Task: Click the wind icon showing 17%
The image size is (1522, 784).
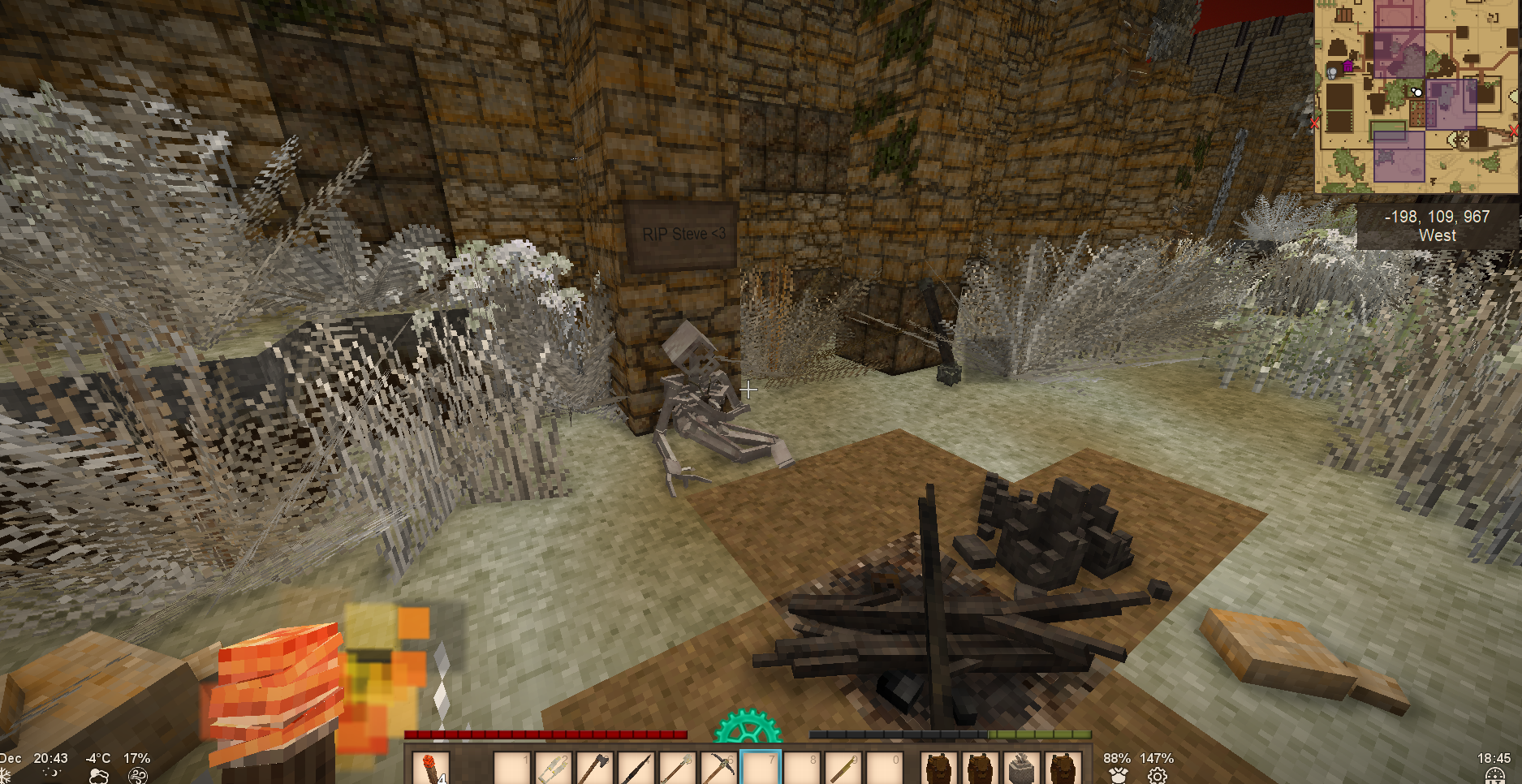Action: (138, 777)
